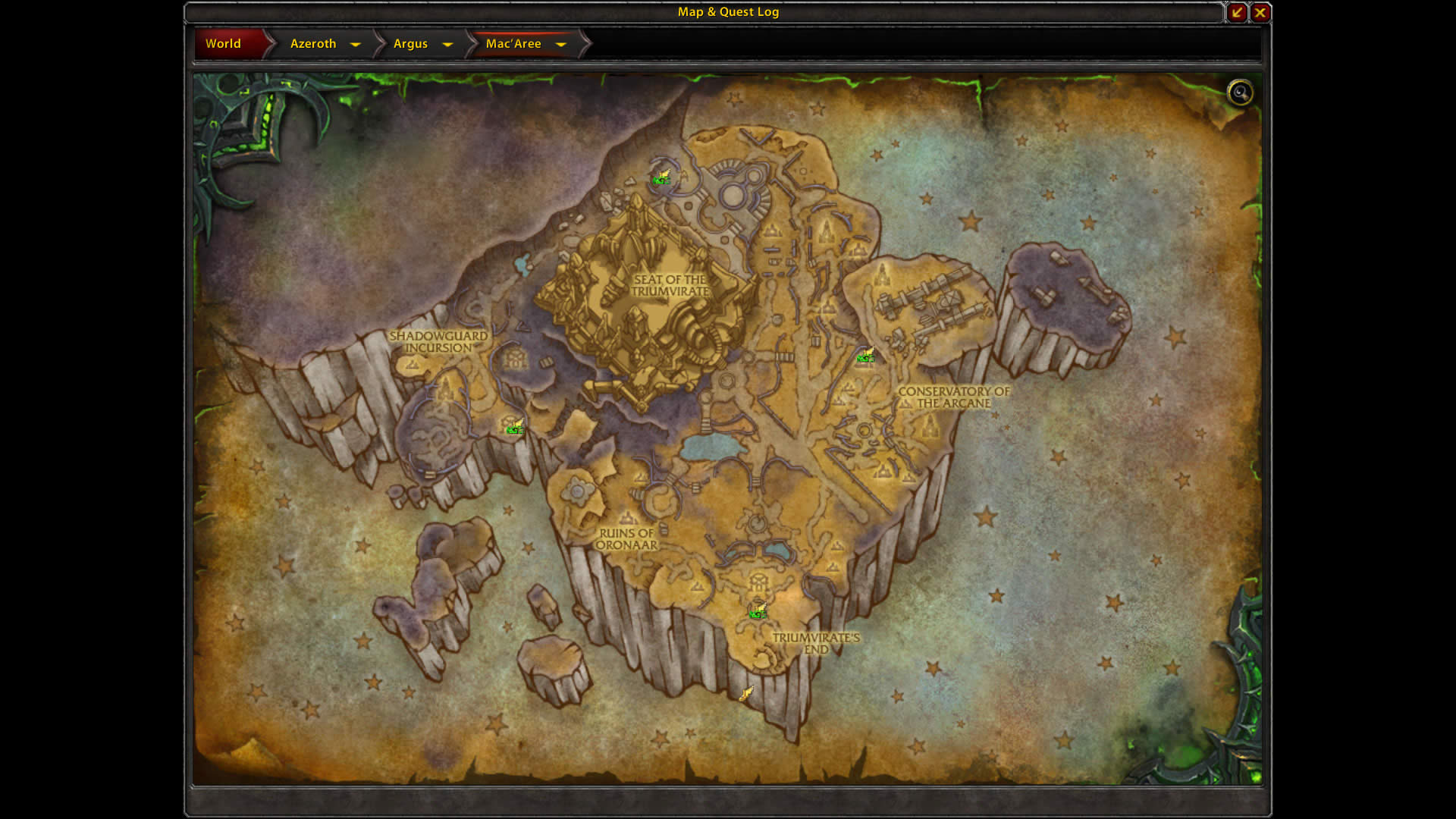Click the spire landmark icon east of Seat of the Triumvirate
Viewport: 1456px width, 819px height.
827,230
